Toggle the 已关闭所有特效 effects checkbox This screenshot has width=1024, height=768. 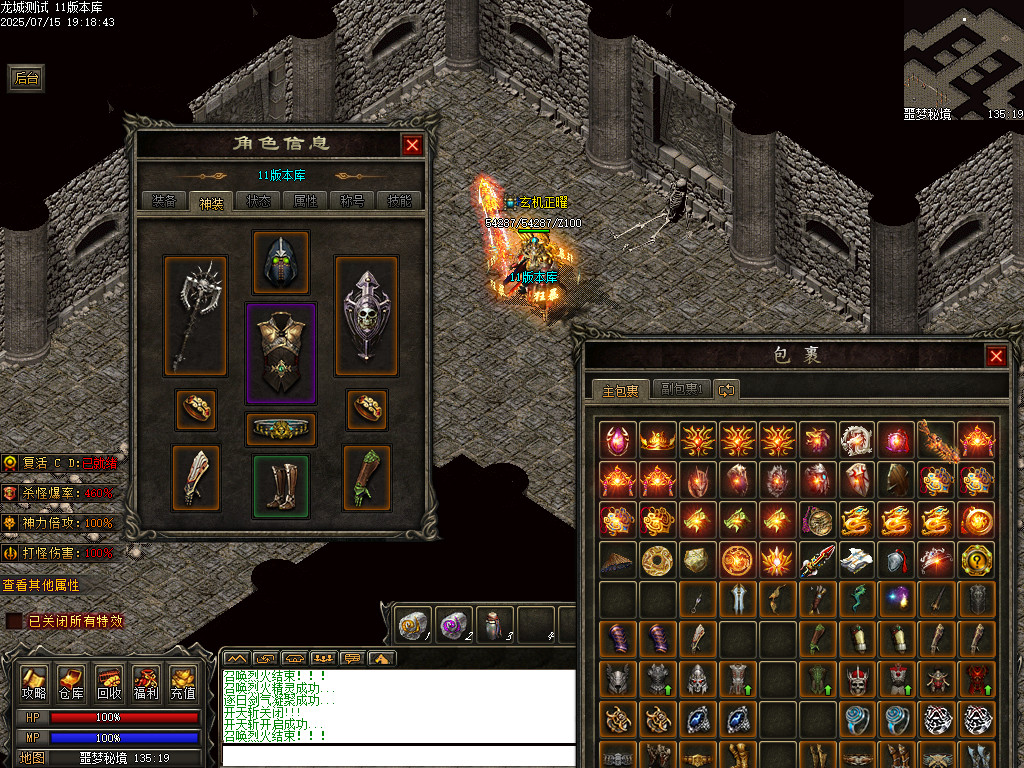coord(14,621)
